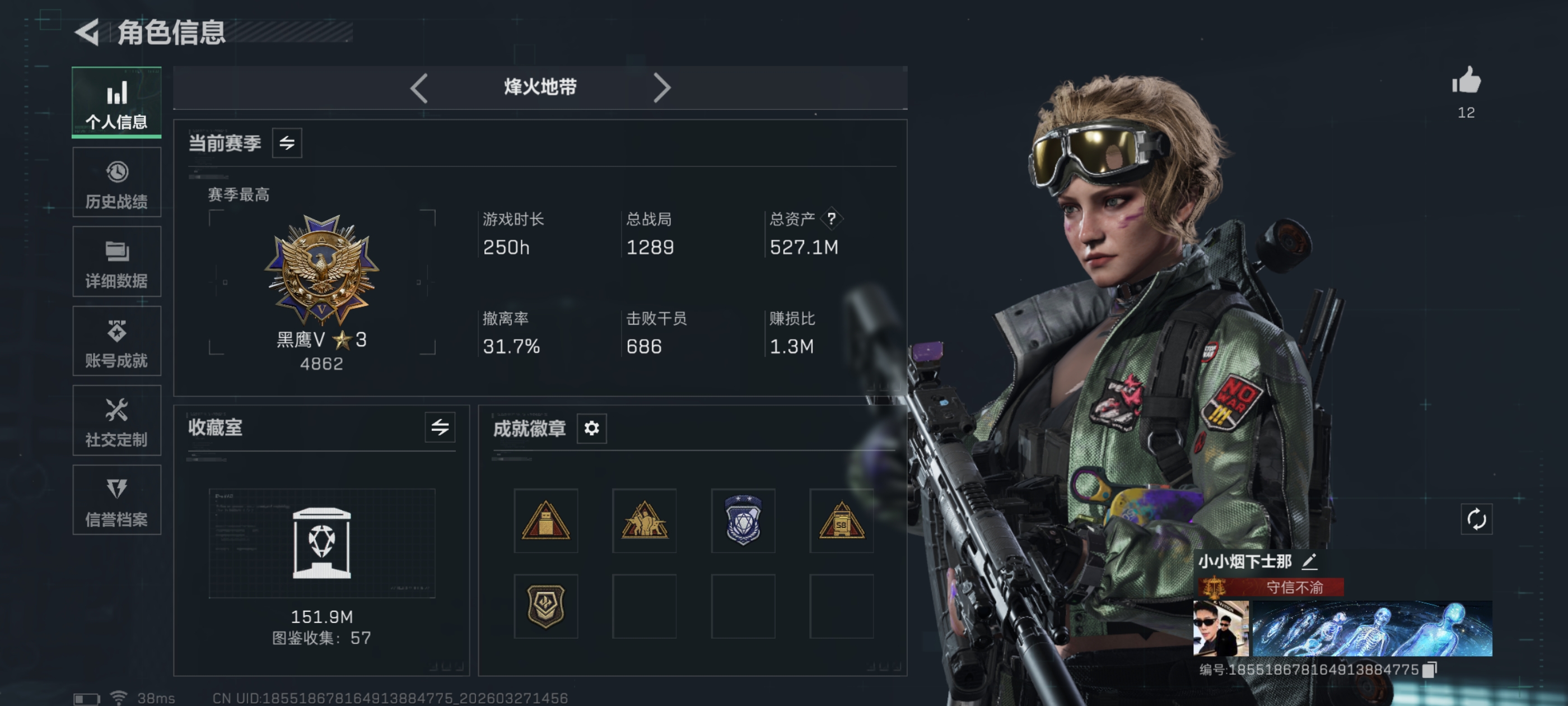Select the 个人信息 tab

[x=116, y=103]
